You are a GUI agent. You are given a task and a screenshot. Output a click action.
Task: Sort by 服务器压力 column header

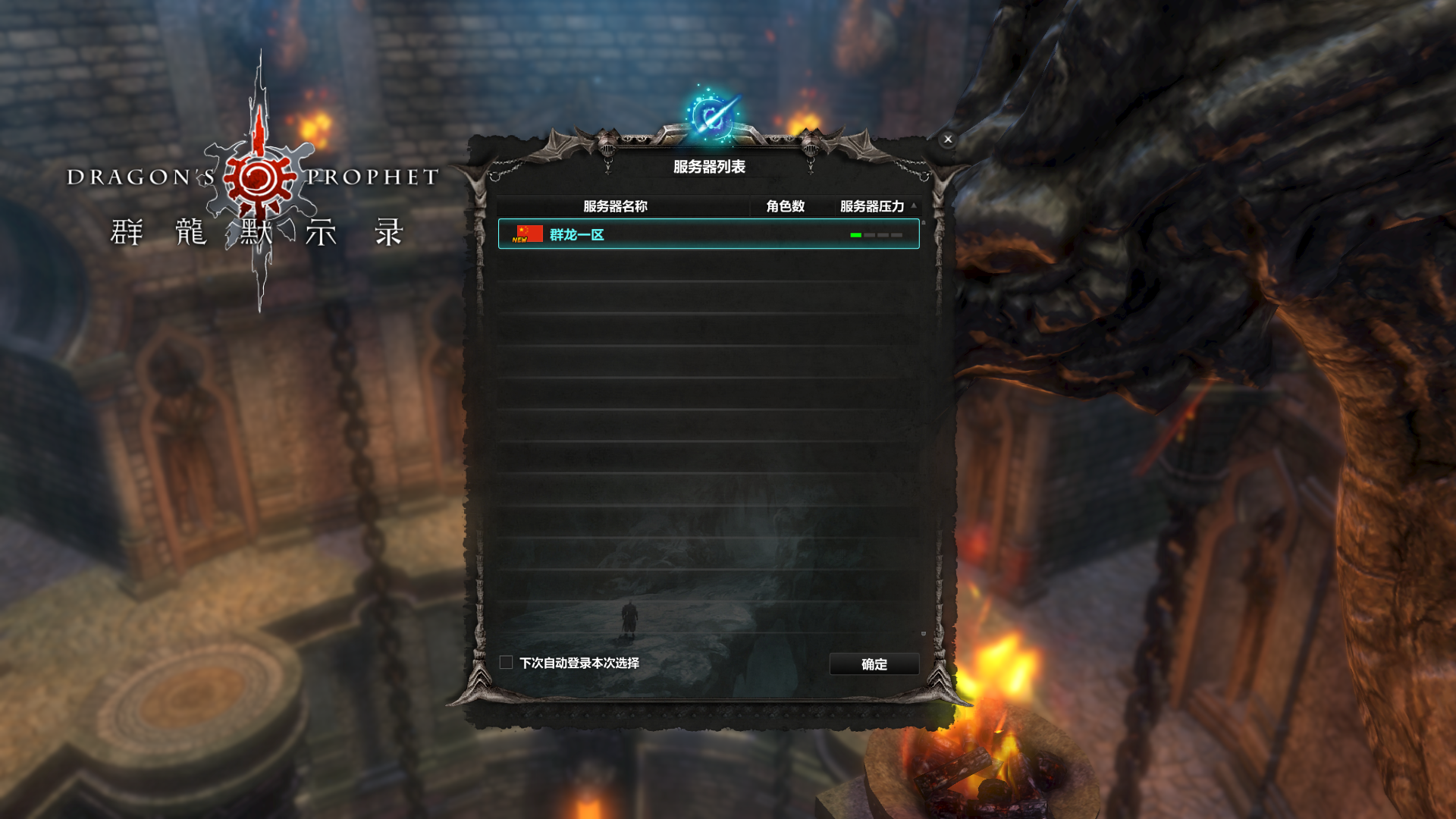point(872,206)
